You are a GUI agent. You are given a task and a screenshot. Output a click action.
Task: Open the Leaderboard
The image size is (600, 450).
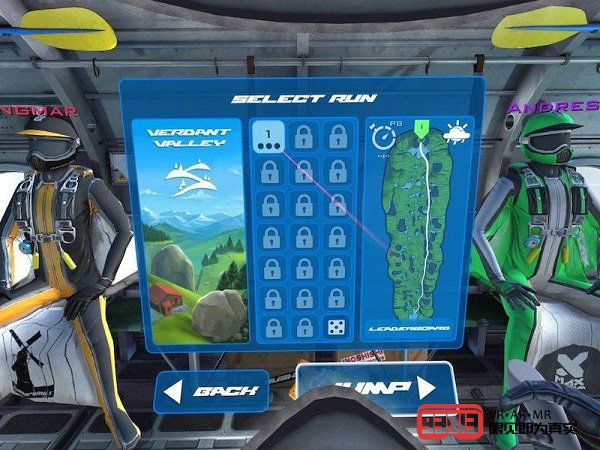[410, 327]
